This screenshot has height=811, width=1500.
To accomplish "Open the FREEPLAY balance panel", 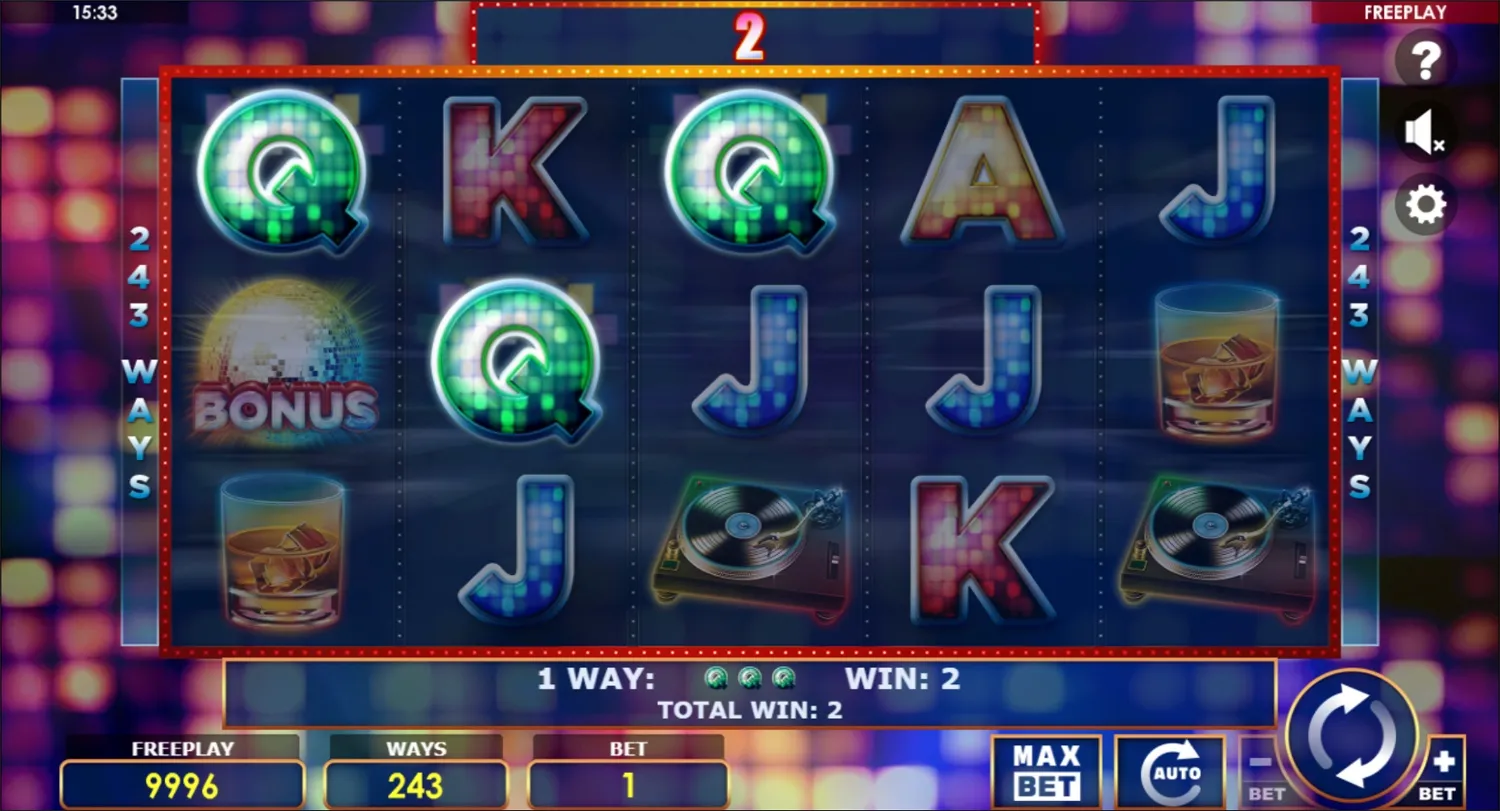I will [182, 770].
